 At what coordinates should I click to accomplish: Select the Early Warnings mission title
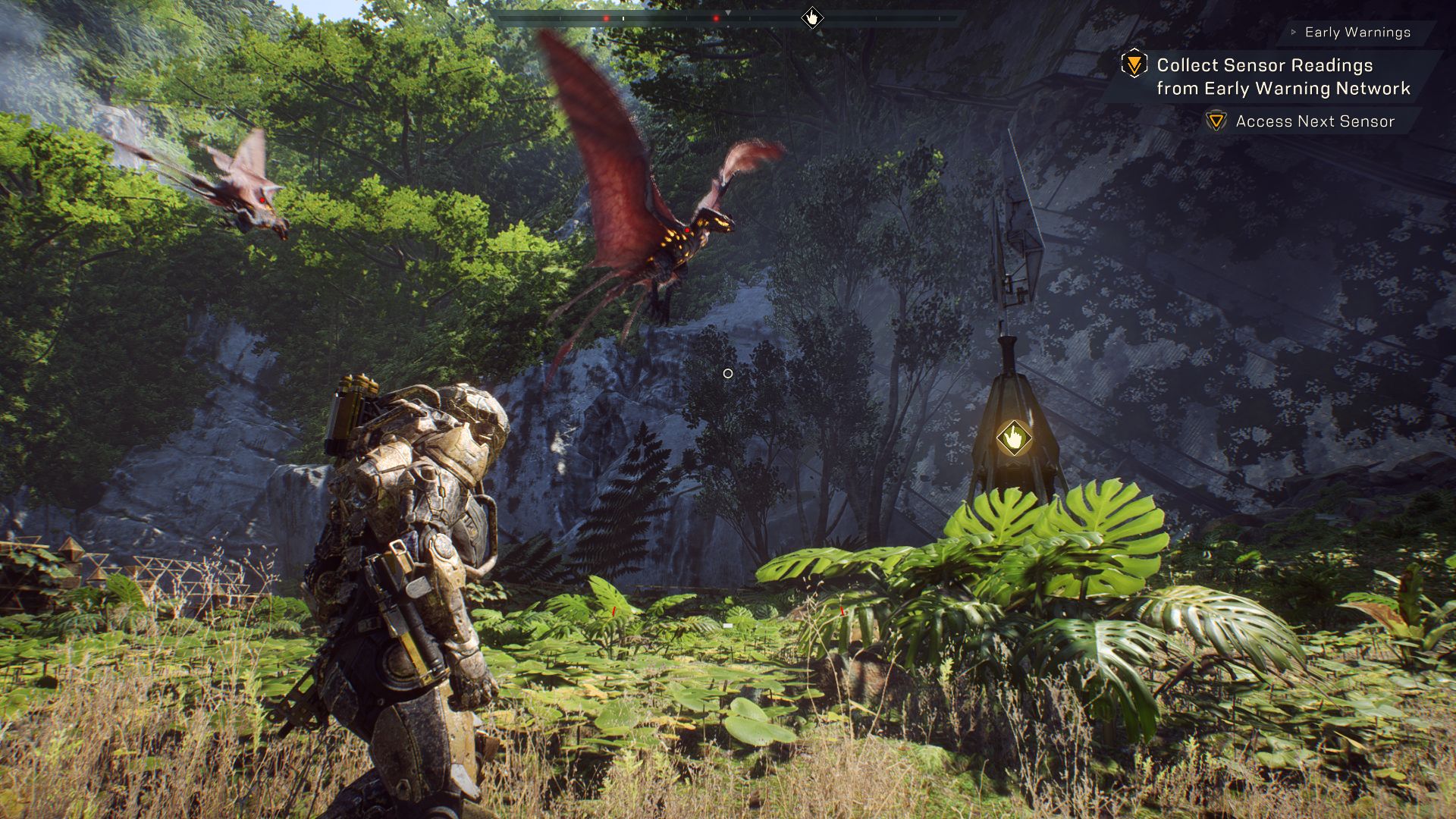pyautogui.click(x=1357, y=33)
